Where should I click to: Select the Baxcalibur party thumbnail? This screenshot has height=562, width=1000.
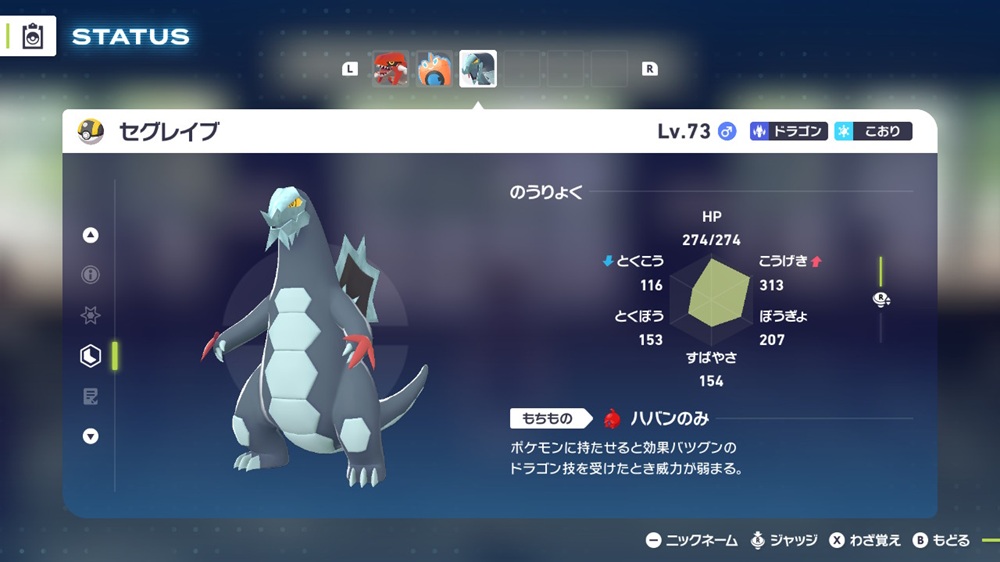click(x=478, y=69)
